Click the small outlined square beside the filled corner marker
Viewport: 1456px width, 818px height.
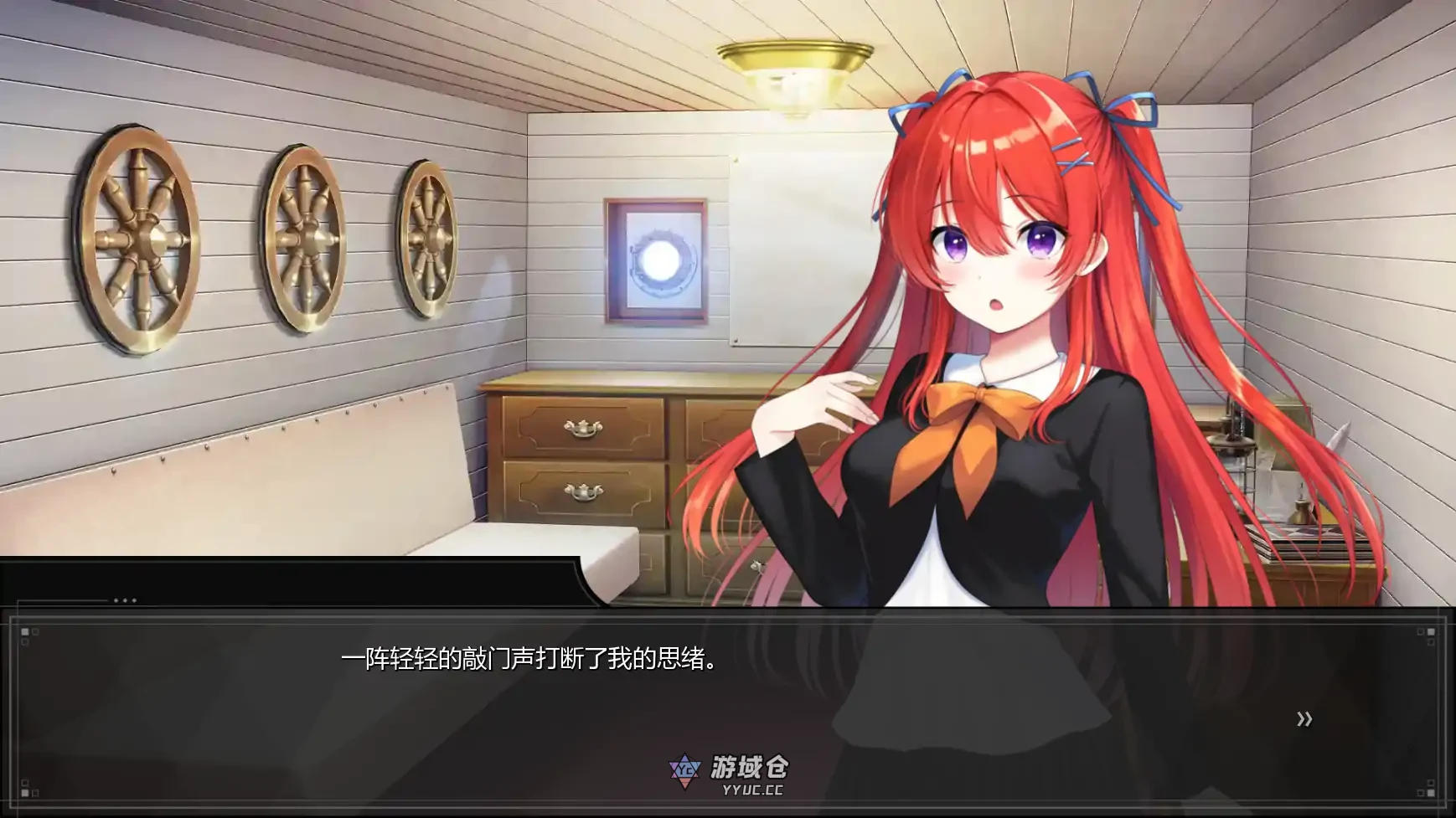35,632
